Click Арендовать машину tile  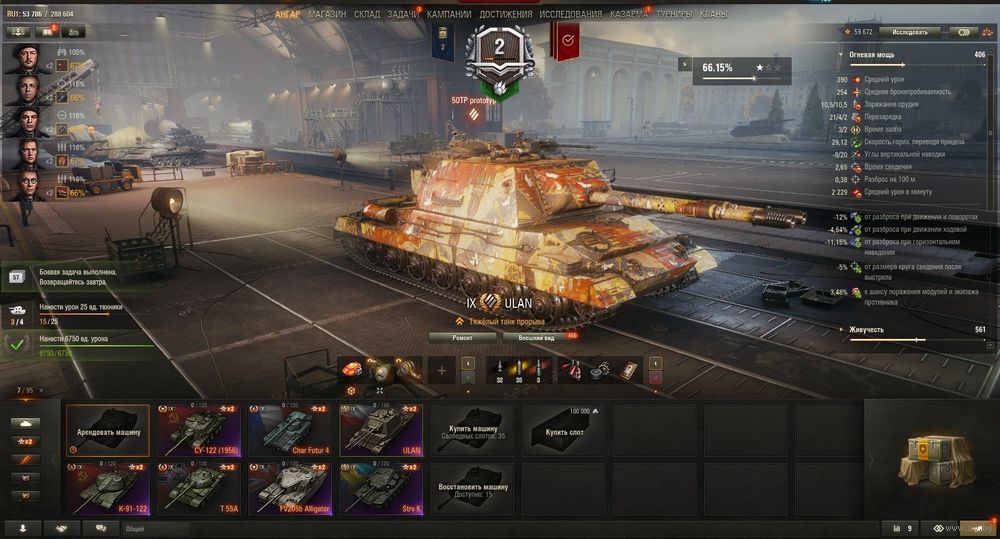pyautogui.click(x=107, y=430)
